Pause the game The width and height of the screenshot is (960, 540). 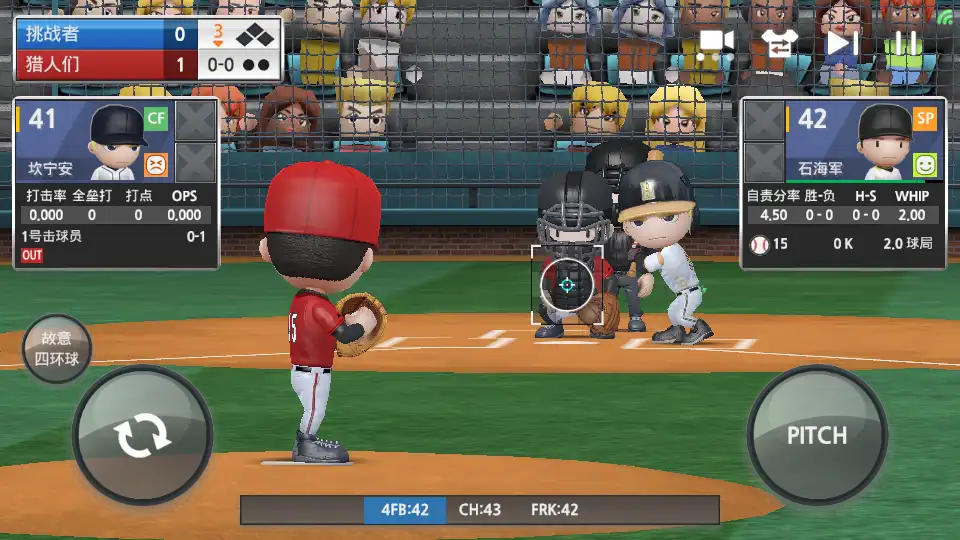point(905,43)
